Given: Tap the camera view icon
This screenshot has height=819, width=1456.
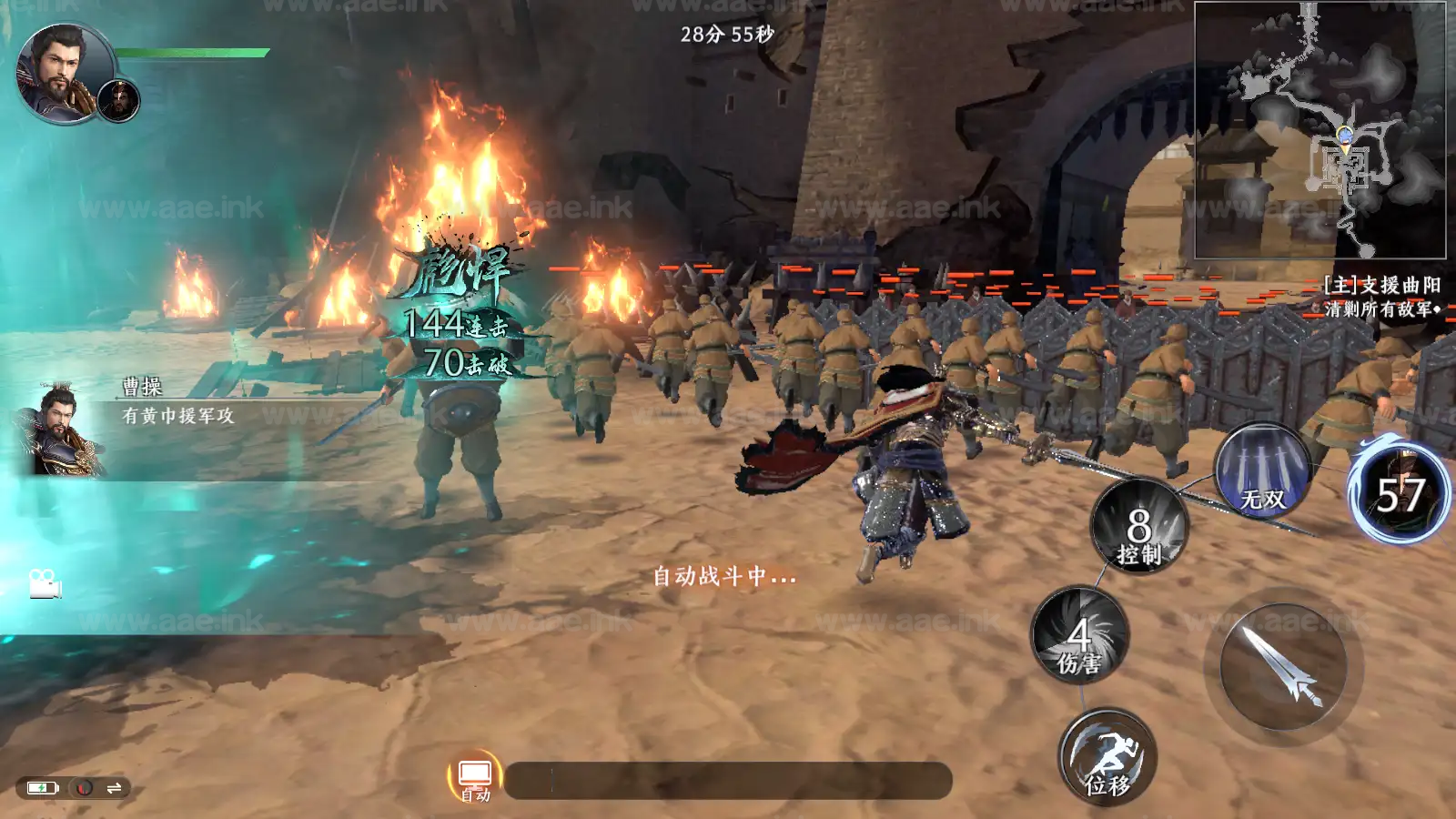Looking at the screenshot, I should click(x=44, y=583).
